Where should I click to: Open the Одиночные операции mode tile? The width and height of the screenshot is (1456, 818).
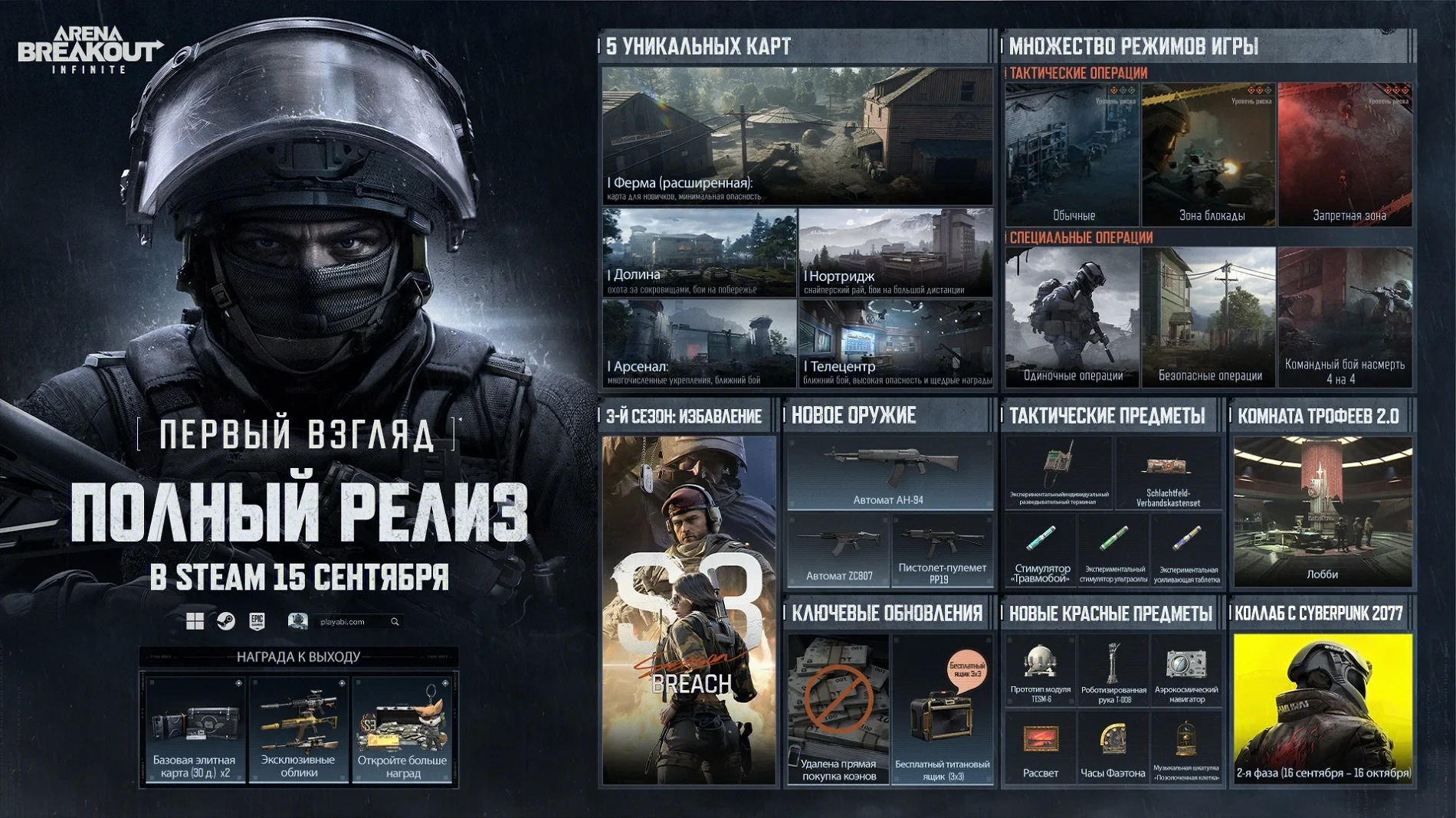tap(1071, 316)
